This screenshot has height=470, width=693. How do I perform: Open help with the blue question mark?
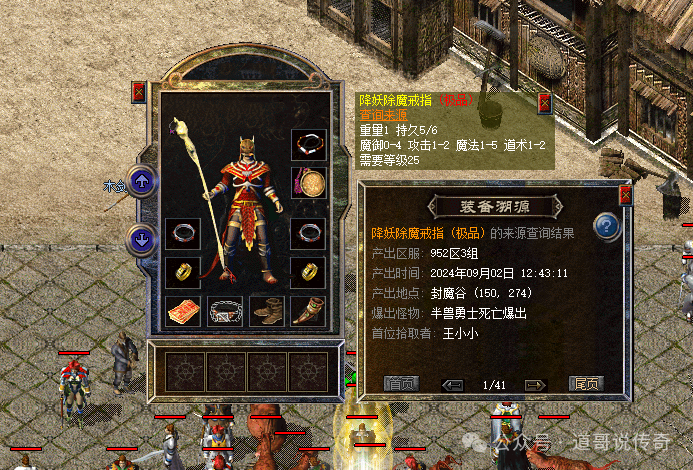pos(608,227)
